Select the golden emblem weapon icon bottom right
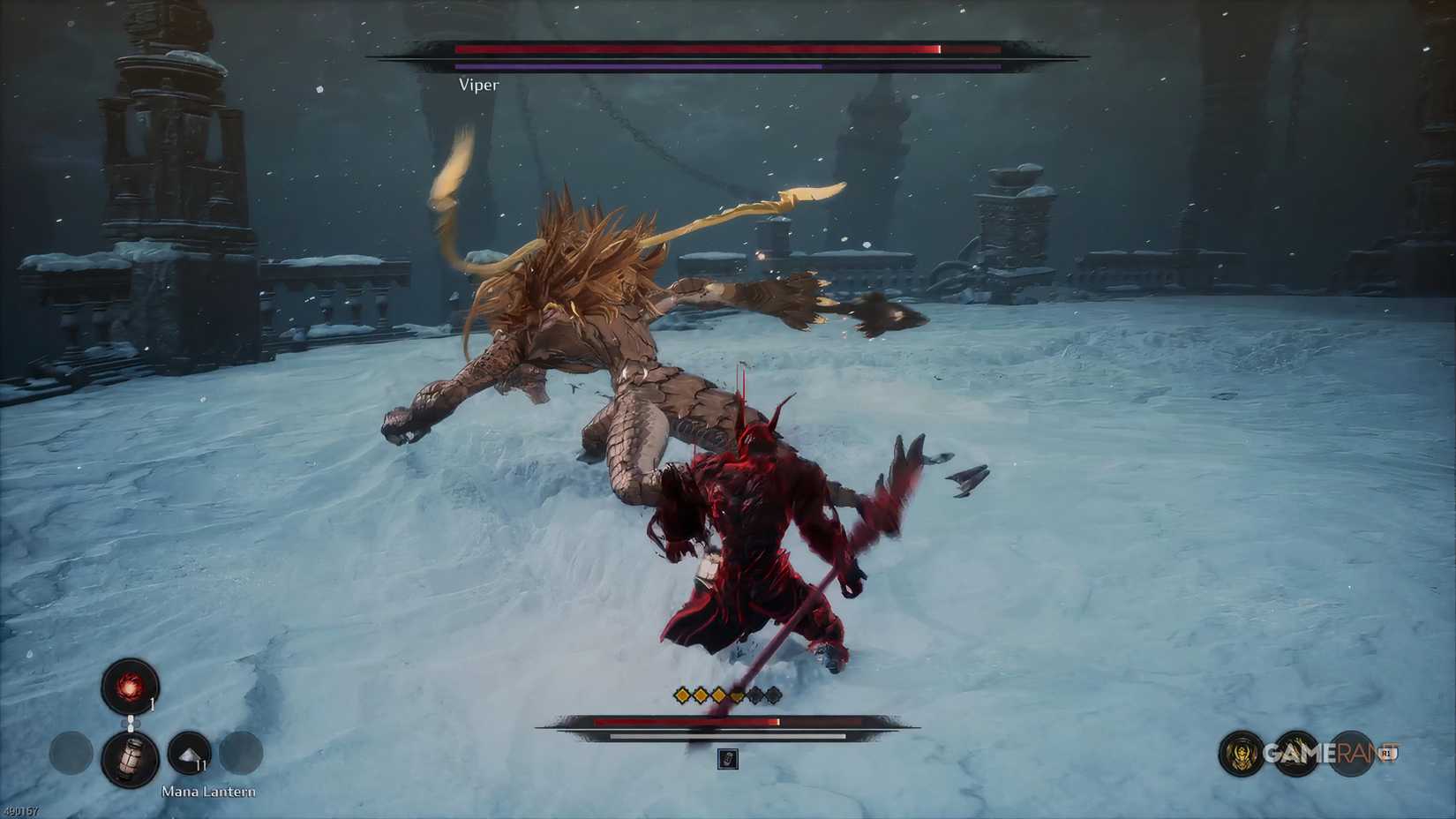The image size is (1456, 819). (x=1241, y=753)
